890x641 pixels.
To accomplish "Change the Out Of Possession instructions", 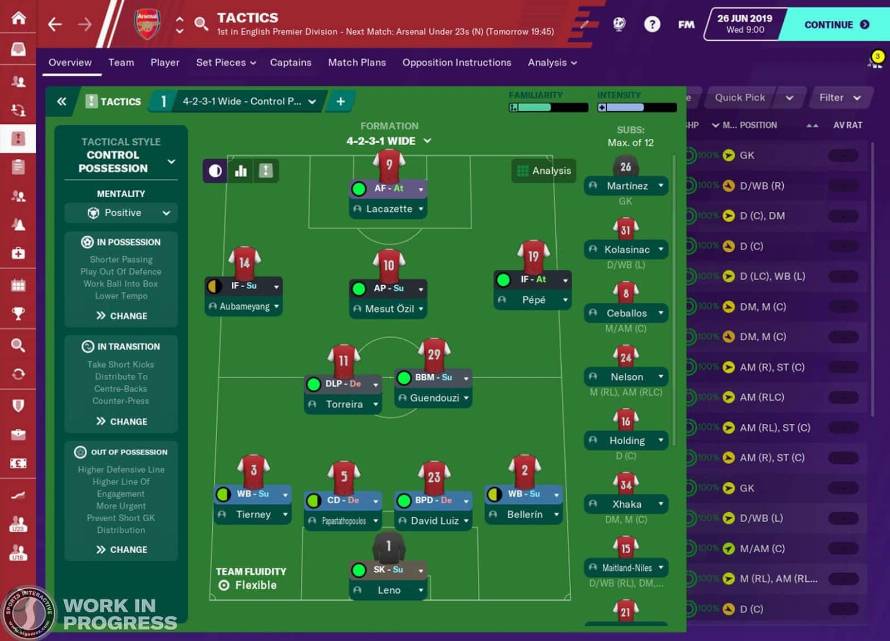I will click(x=121, y=550).
